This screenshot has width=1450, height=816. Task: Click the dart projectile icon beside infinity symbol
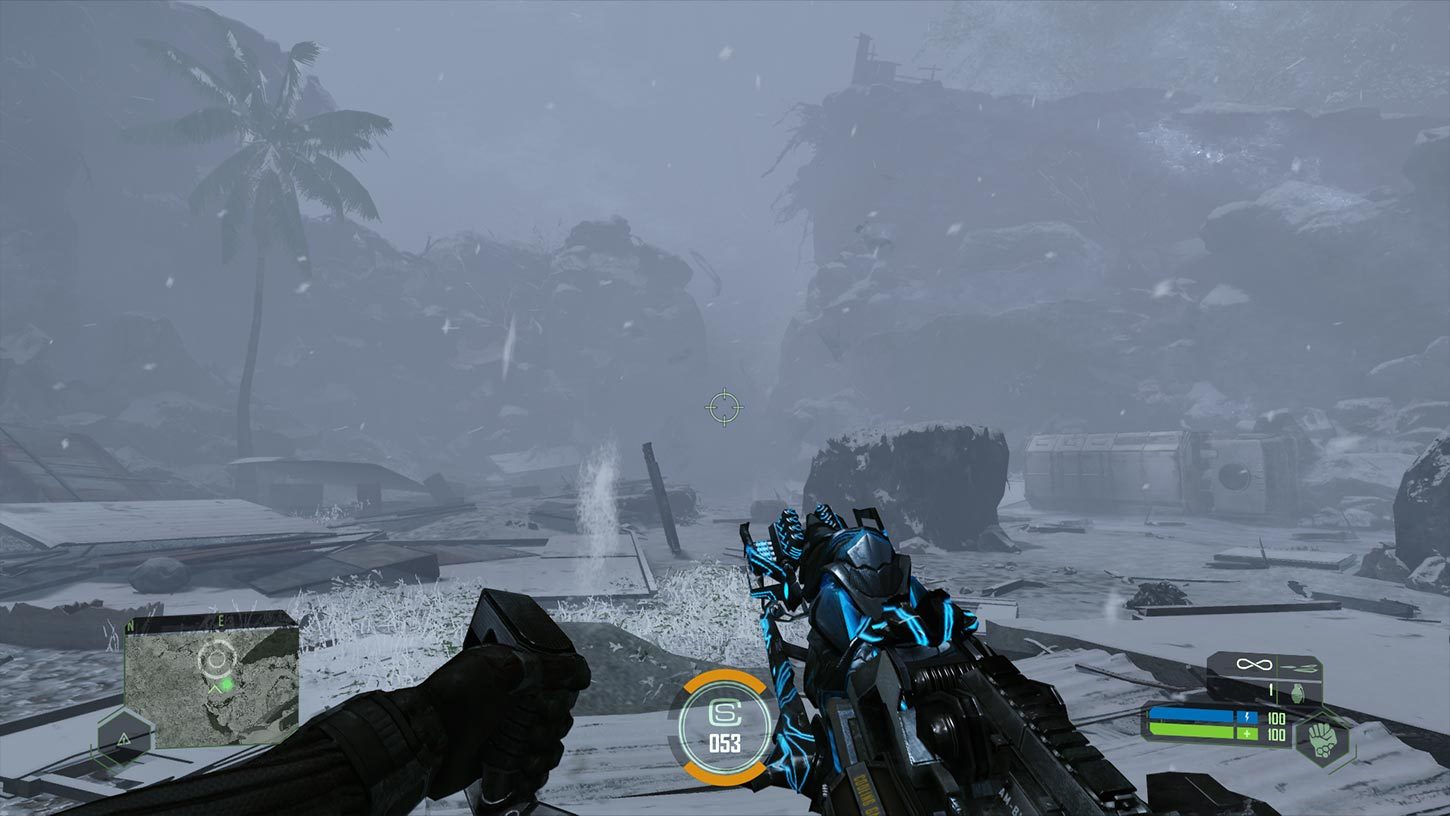[1298, 666]
